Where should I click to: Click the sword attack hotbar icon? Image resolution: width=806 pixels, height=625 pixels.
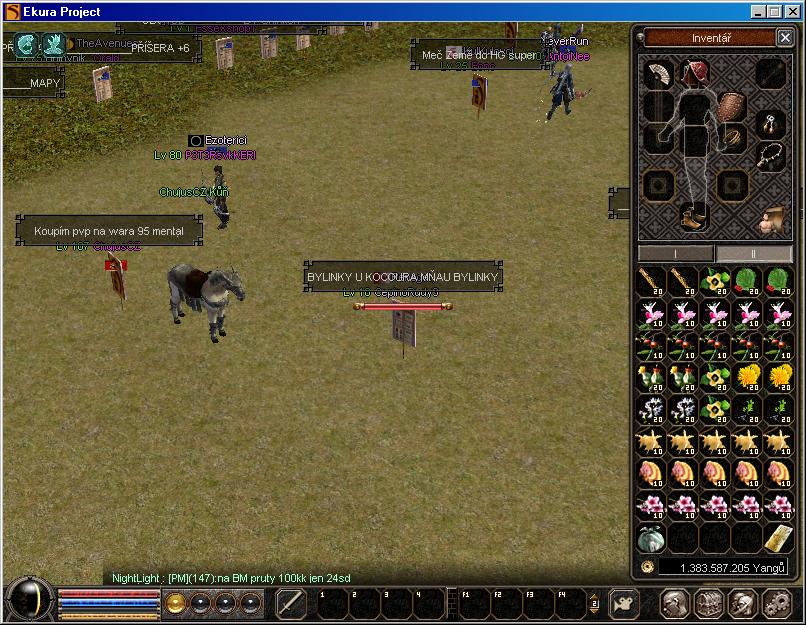(290, 604)
